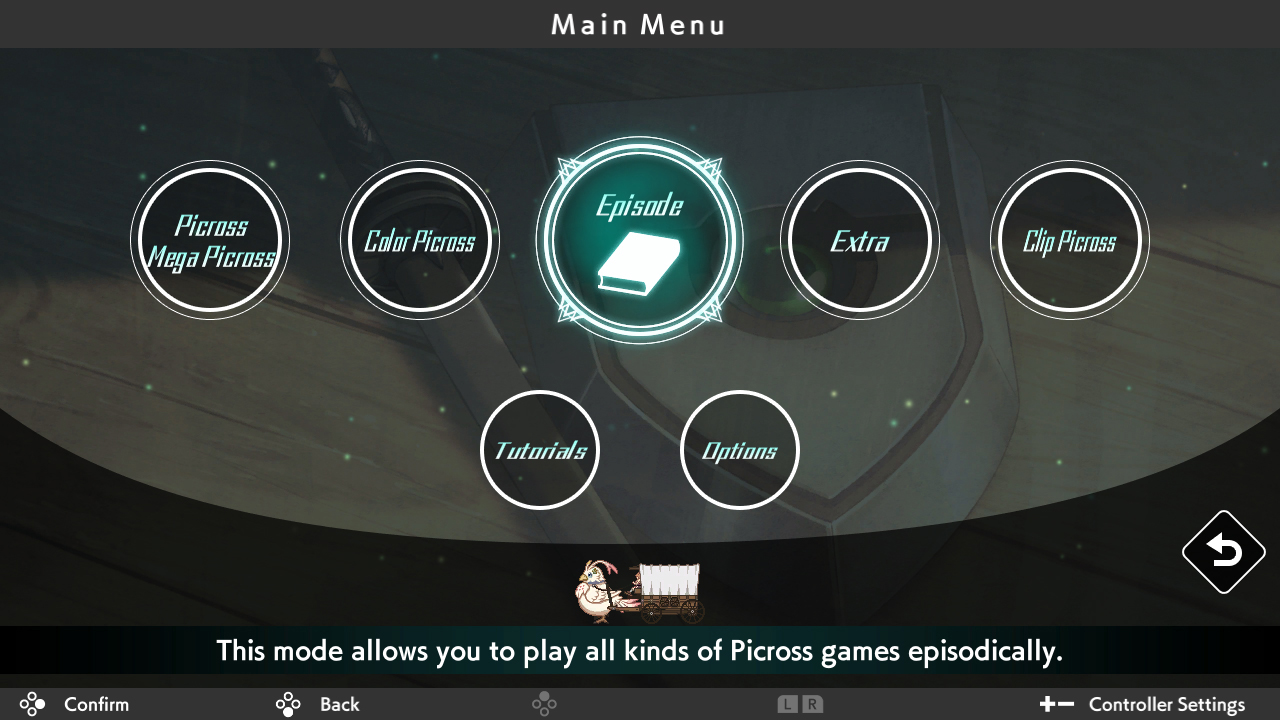Select the Extra mode circle
Image resolution: width=1280 pixels, height=720 pixels.
point(860,240)
